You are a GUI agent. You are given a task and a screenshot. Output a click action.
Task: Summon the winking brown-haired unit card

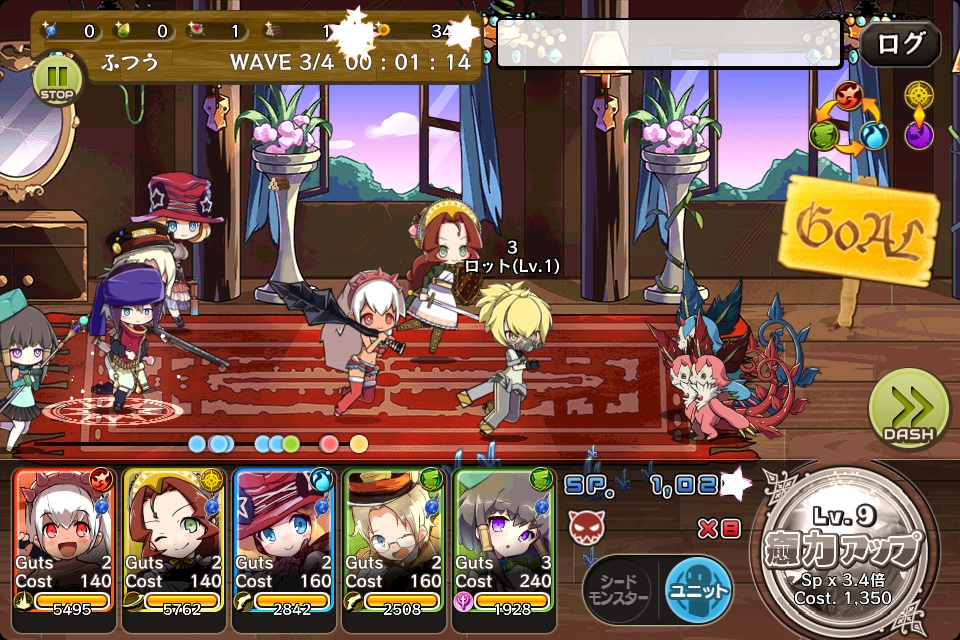[x=173, y=540]
